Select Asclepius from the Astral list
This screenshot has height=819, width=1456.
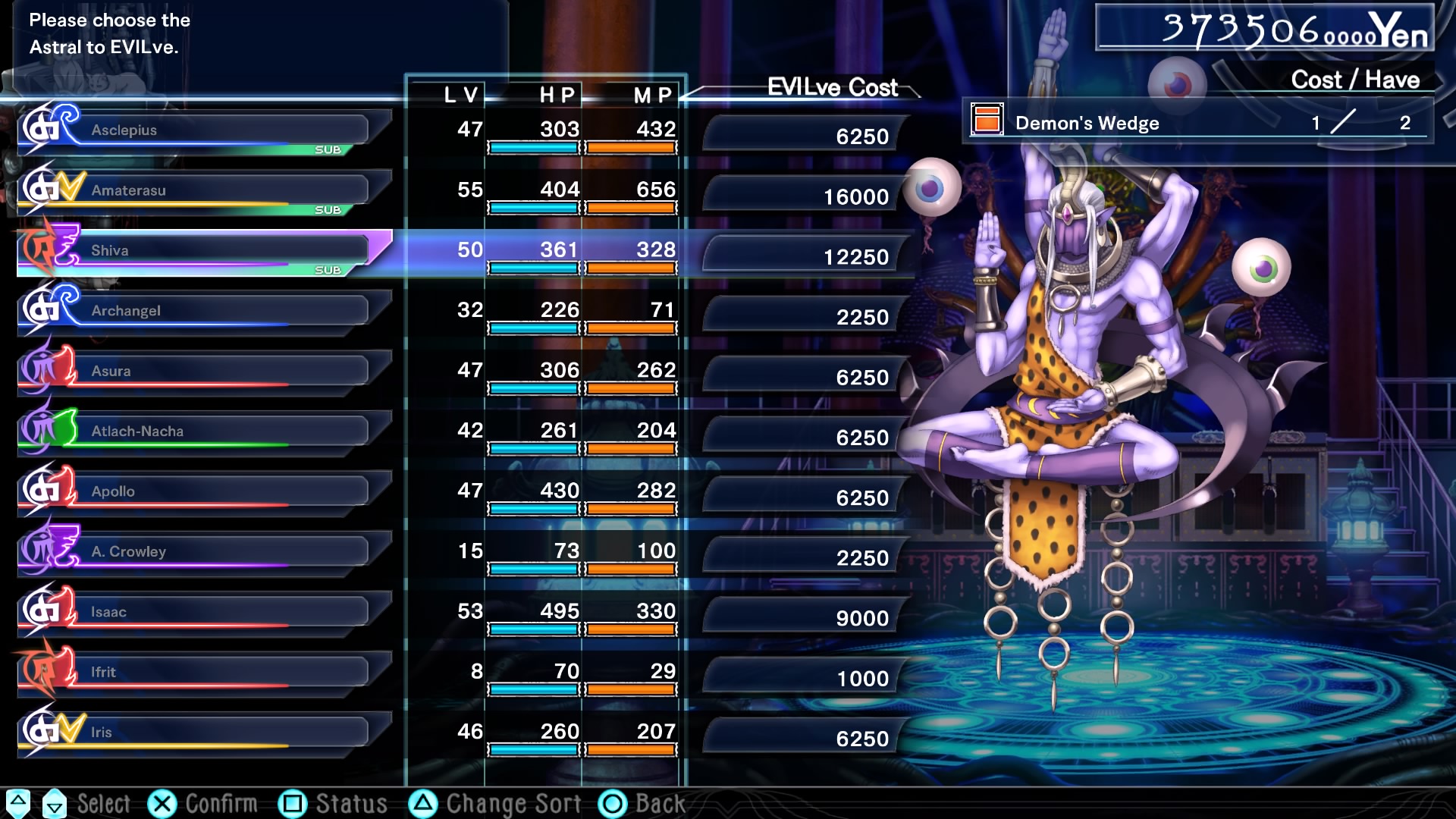205,130
